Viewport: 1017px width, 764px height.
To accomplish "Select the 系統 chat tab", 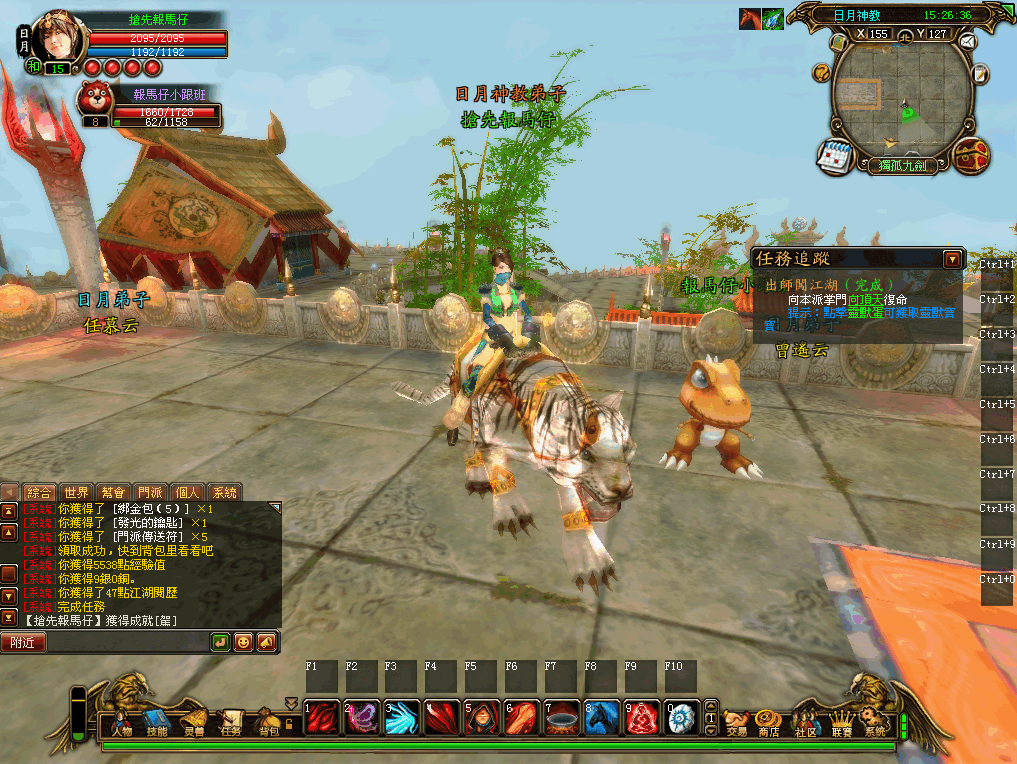I will [224, 492].
